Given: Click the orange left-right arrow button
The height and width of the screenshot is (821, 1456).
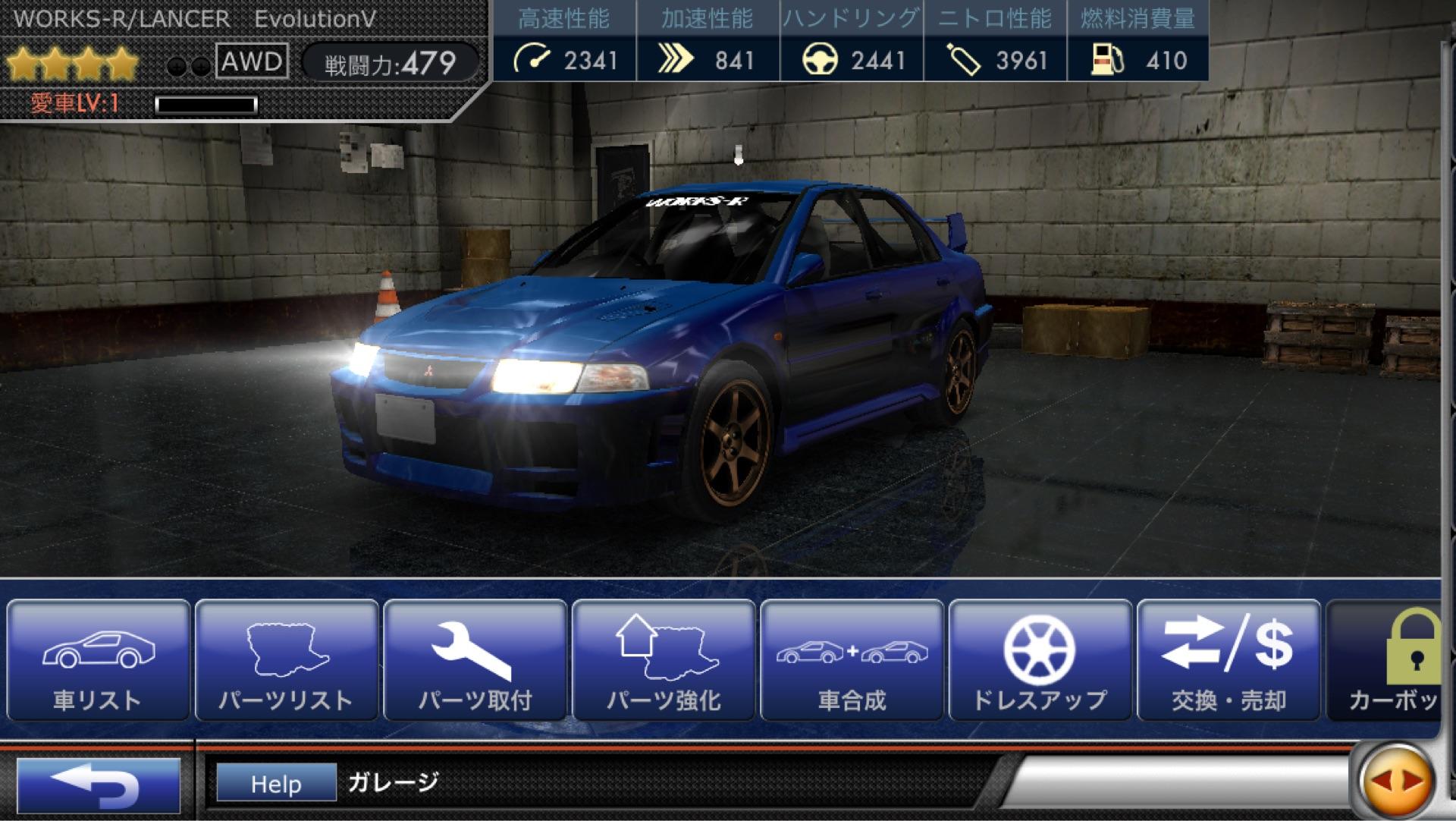Looking at the screenshot, I should coord(1397,781).
